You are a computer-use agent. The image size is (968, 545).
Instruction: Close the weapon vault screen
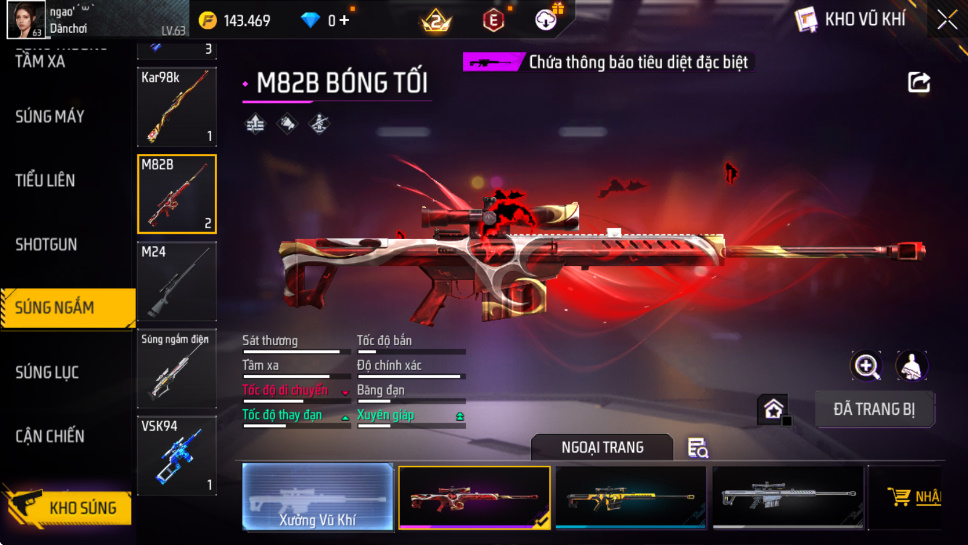(x=946, y=19)
